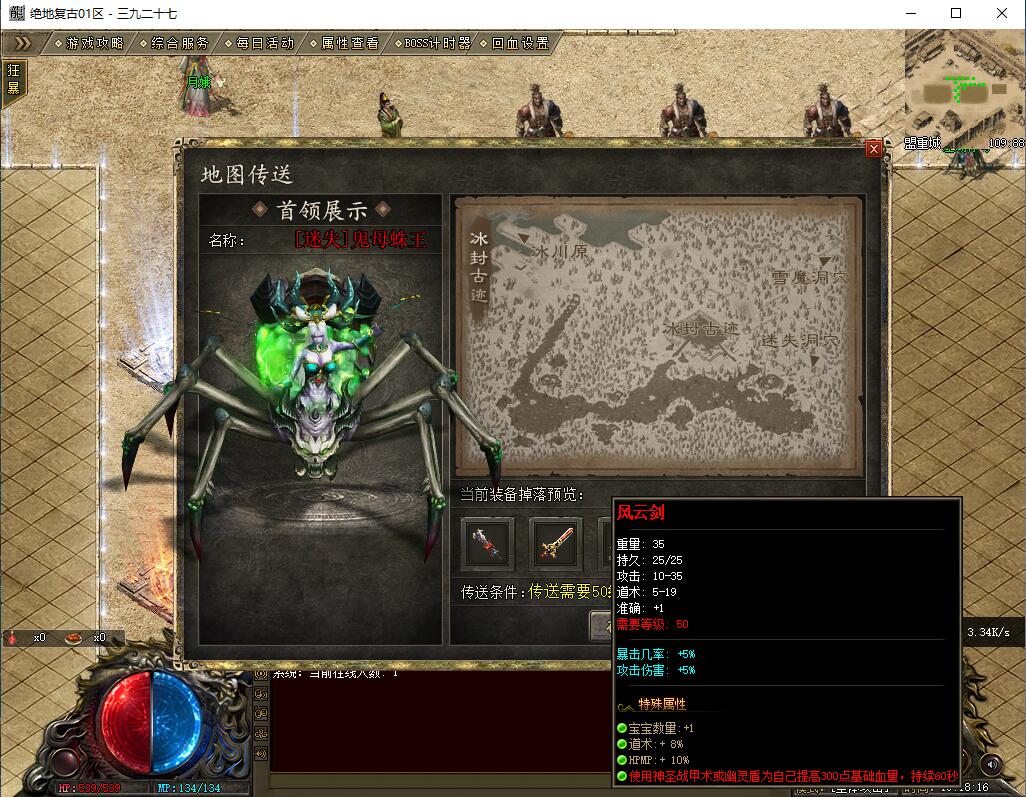Use the red potion quick slot

point(12,637)
